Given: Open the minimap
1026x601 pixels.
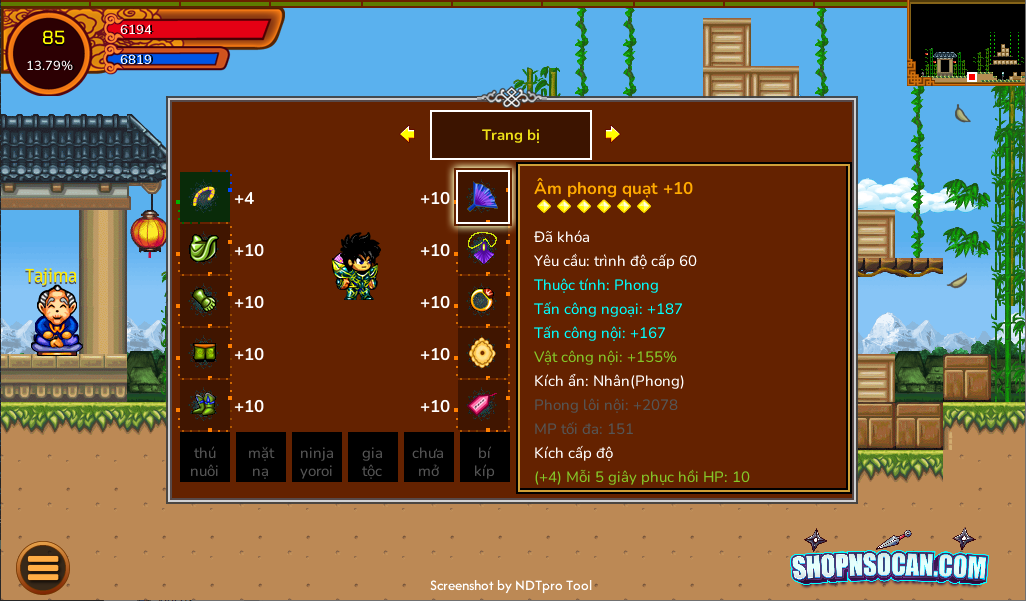Looking at the screenshot, I should pyautogui.click(x=965, y=42).
